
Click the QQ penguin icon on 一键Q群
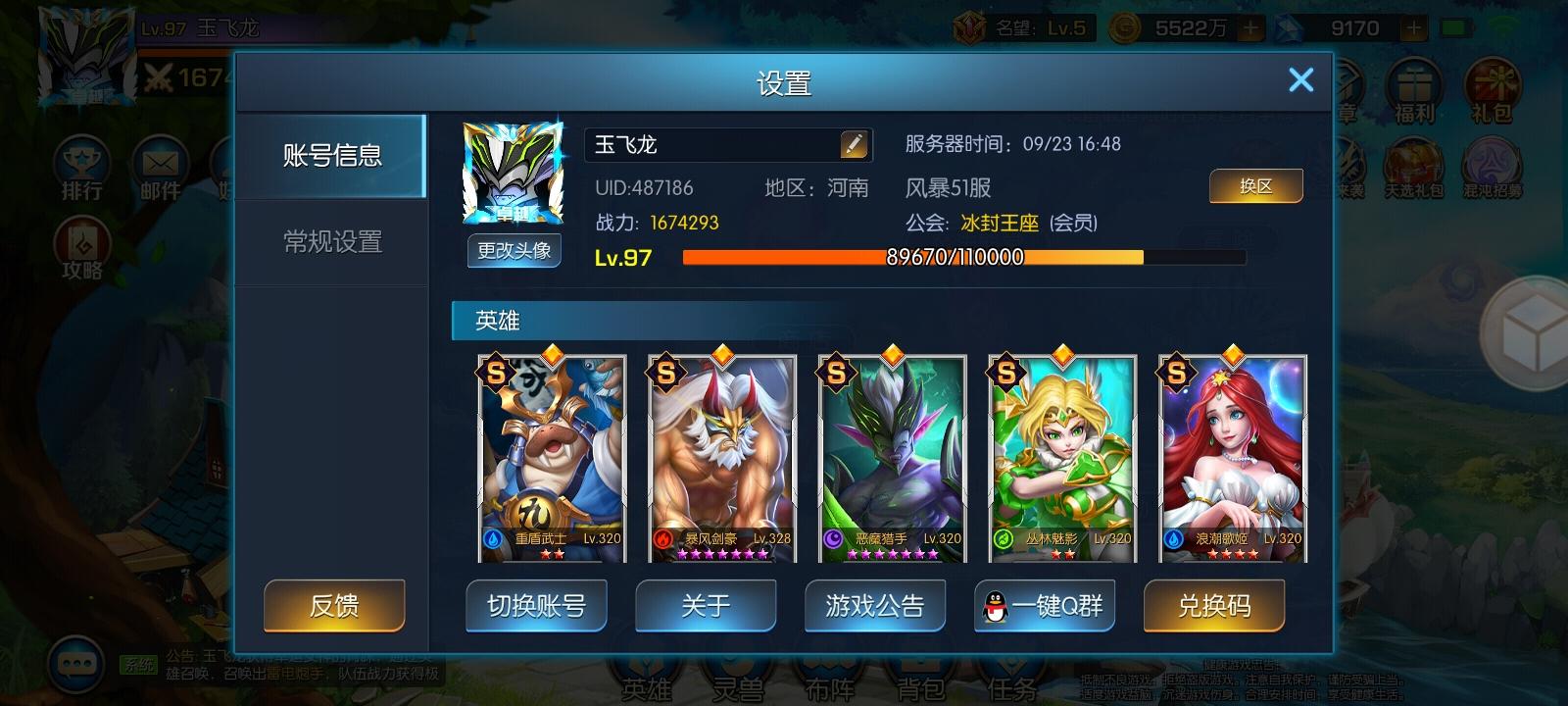pos(997,606)
